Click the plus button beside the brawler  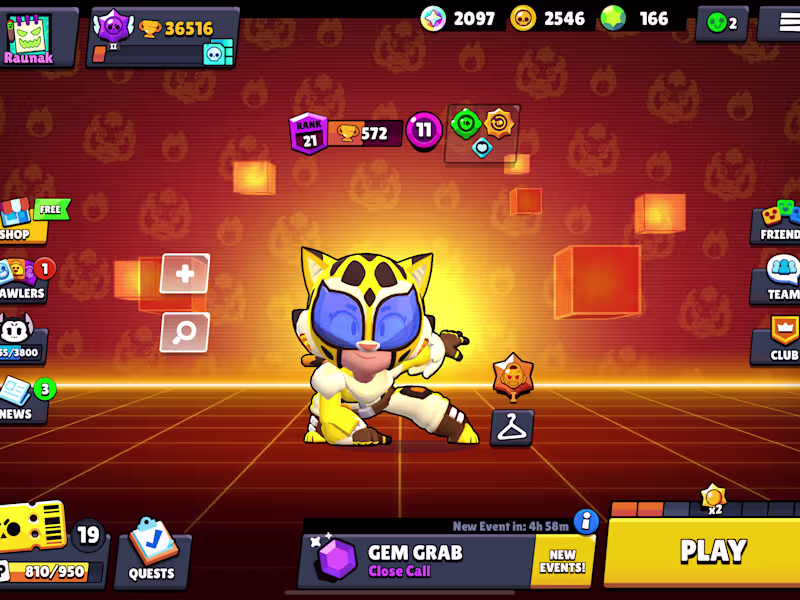coord(185,274)
